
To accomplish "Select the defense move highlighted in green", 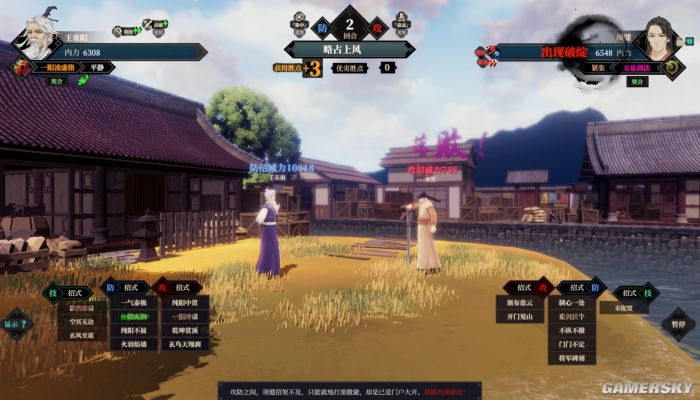I will tap(133, 316).
